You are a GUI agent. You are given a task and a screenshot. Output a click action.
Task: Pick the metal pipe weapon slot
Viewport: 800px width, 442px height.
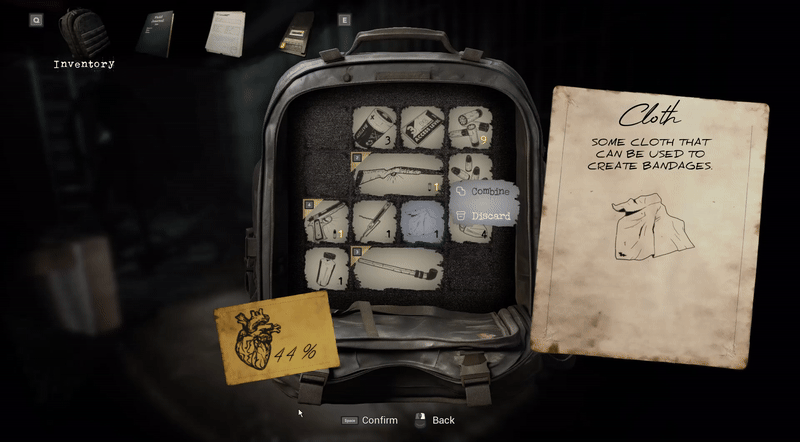click(397, 268)
